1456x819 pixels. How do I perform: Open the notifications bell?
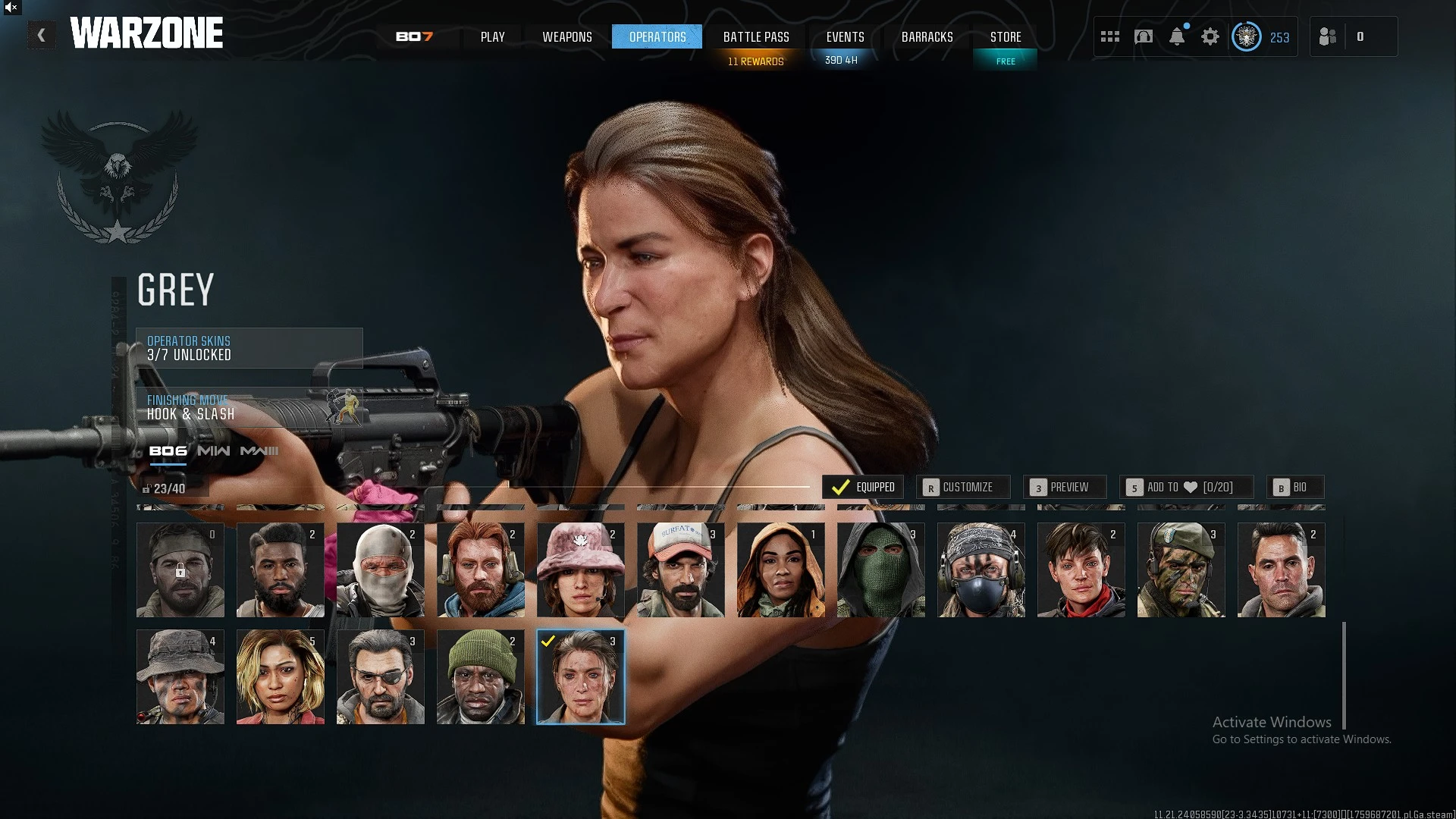tap(1176, 36)
